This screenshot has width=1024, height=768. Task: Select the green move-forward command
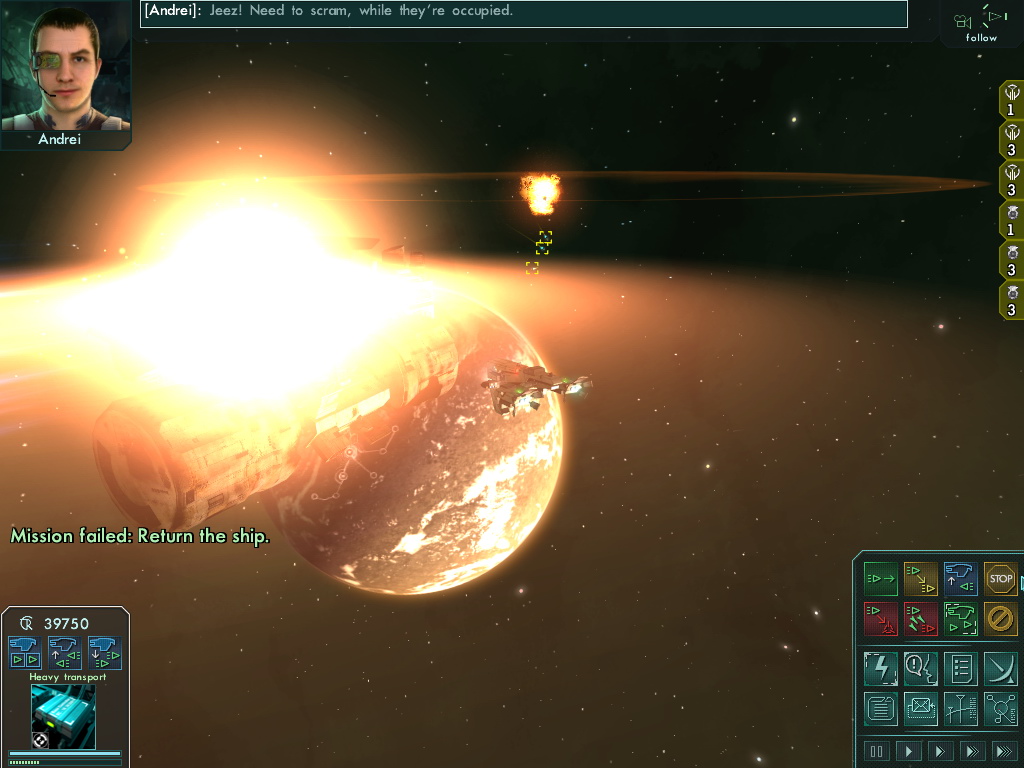[881, 578]
